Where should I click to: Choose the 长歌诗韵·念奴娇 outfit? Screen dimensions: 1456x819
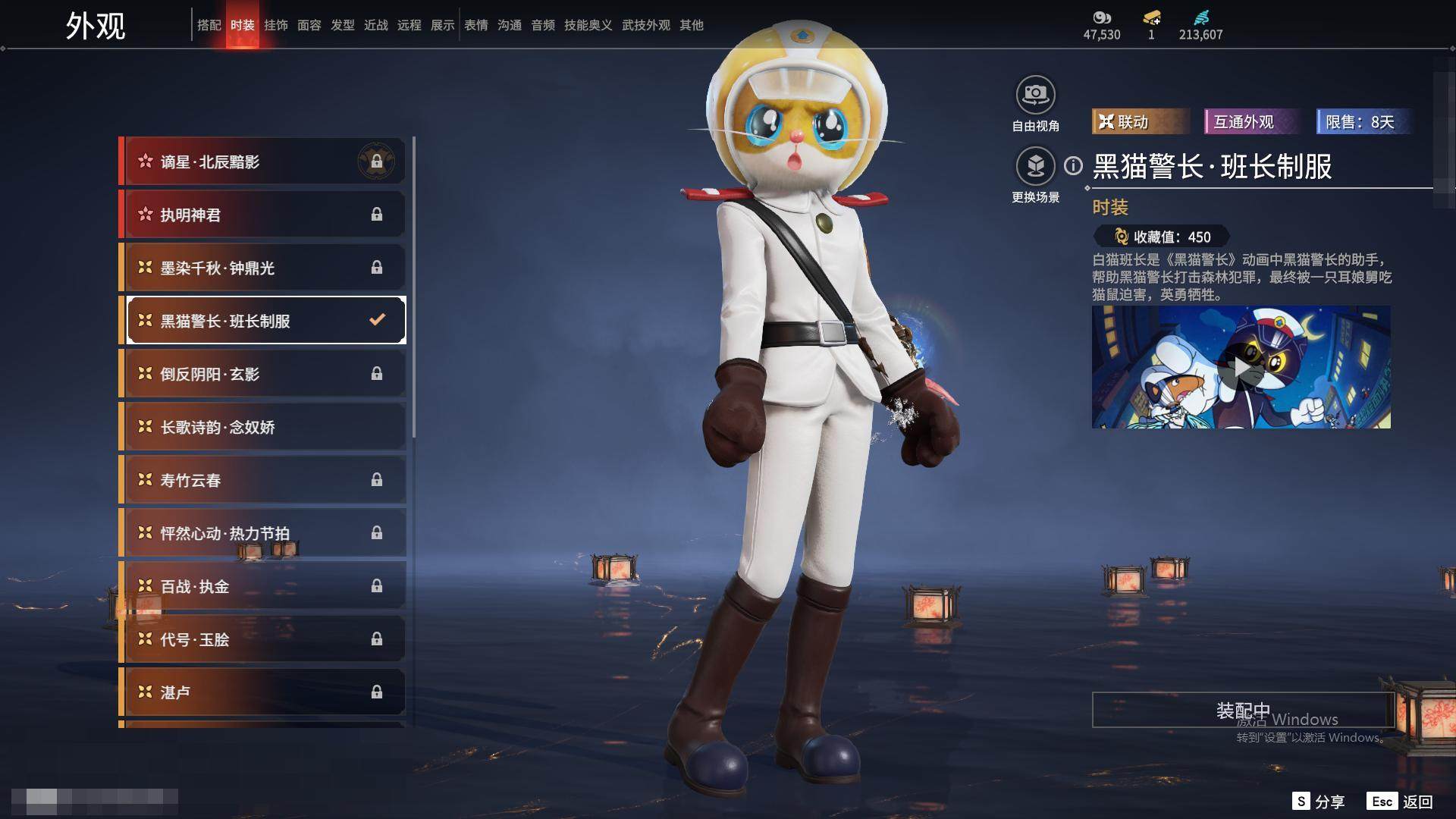point(262,427)
